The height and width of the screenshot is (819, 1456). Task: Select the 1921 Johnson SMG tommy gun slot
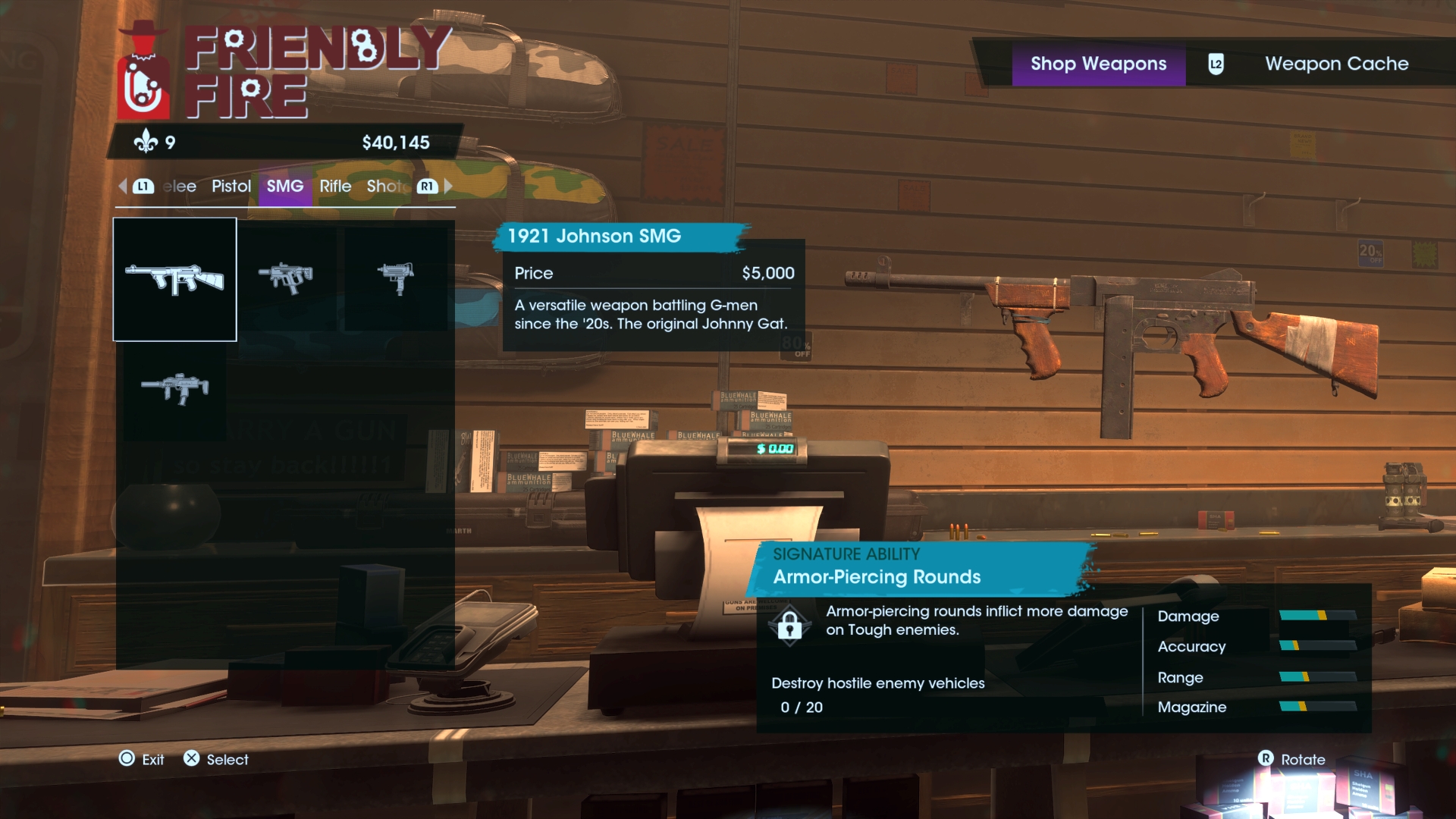pos(174,279)
